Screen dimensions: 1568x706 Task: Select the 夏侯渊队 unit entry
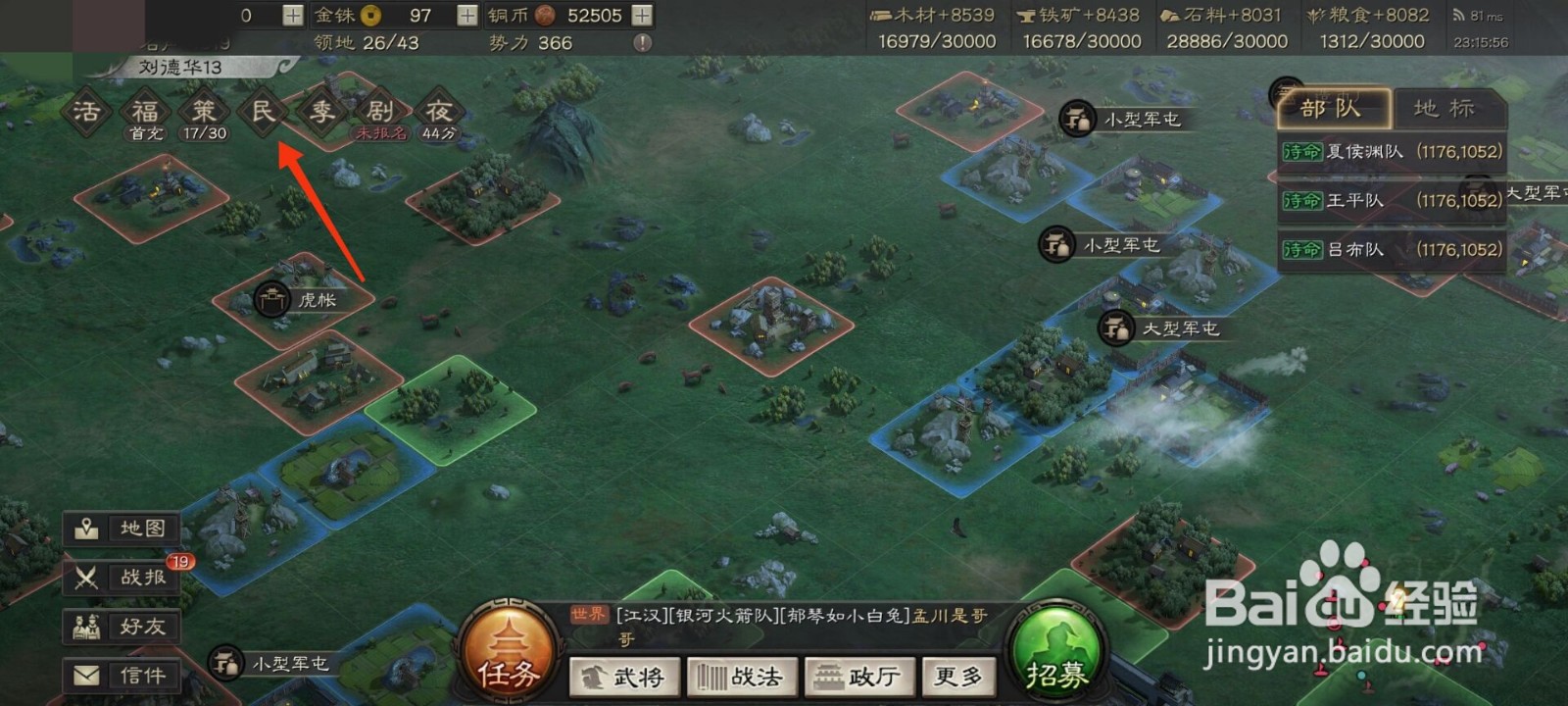[1390, 152]
